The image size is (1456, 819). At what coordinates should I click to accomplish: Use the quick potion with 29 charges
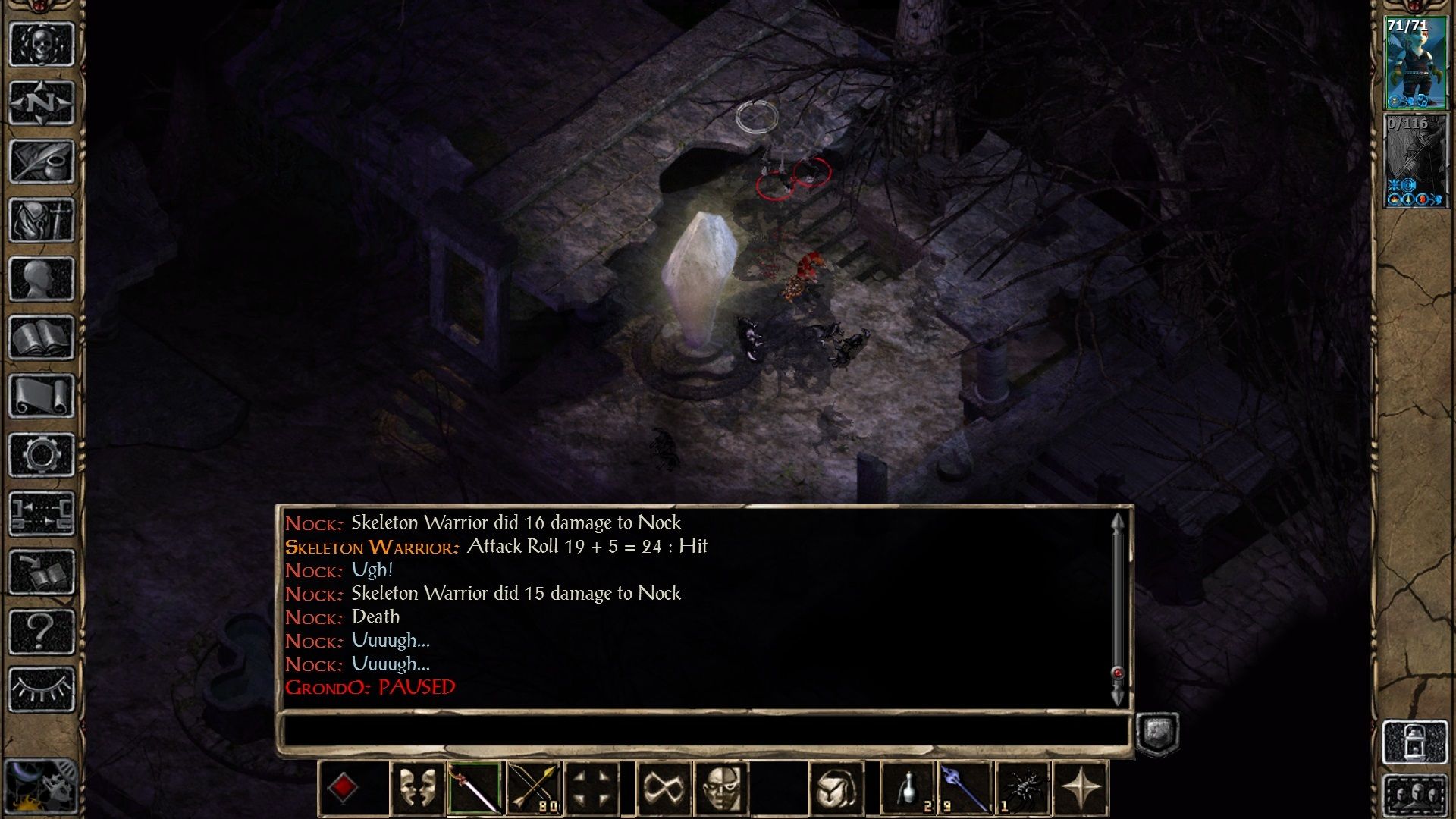[907, 789]
